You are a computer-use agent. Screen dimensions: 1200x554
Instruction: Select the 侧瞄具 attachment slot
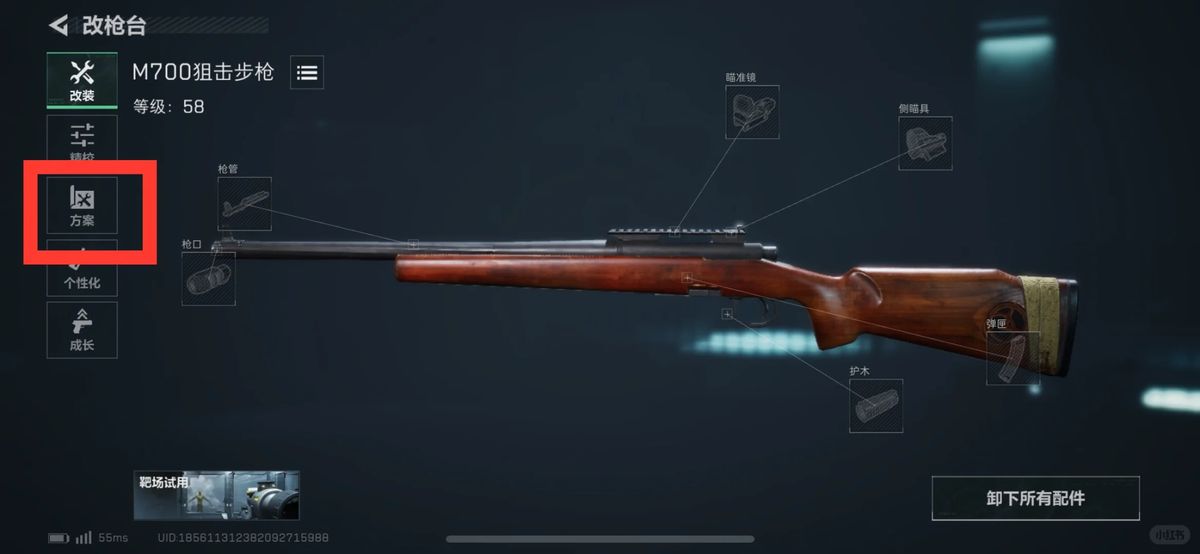click(925, 143)
